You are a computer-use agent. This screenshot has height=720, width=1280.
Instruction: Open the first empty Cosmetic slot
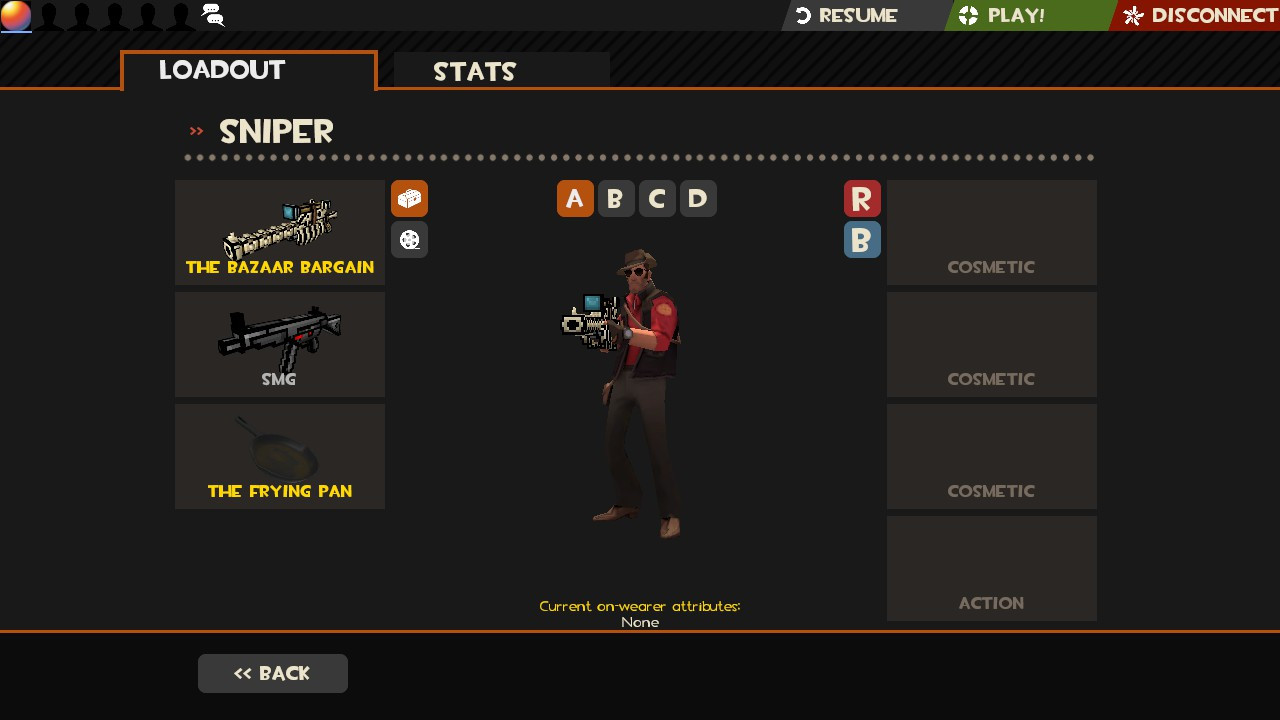coord(991,232)
